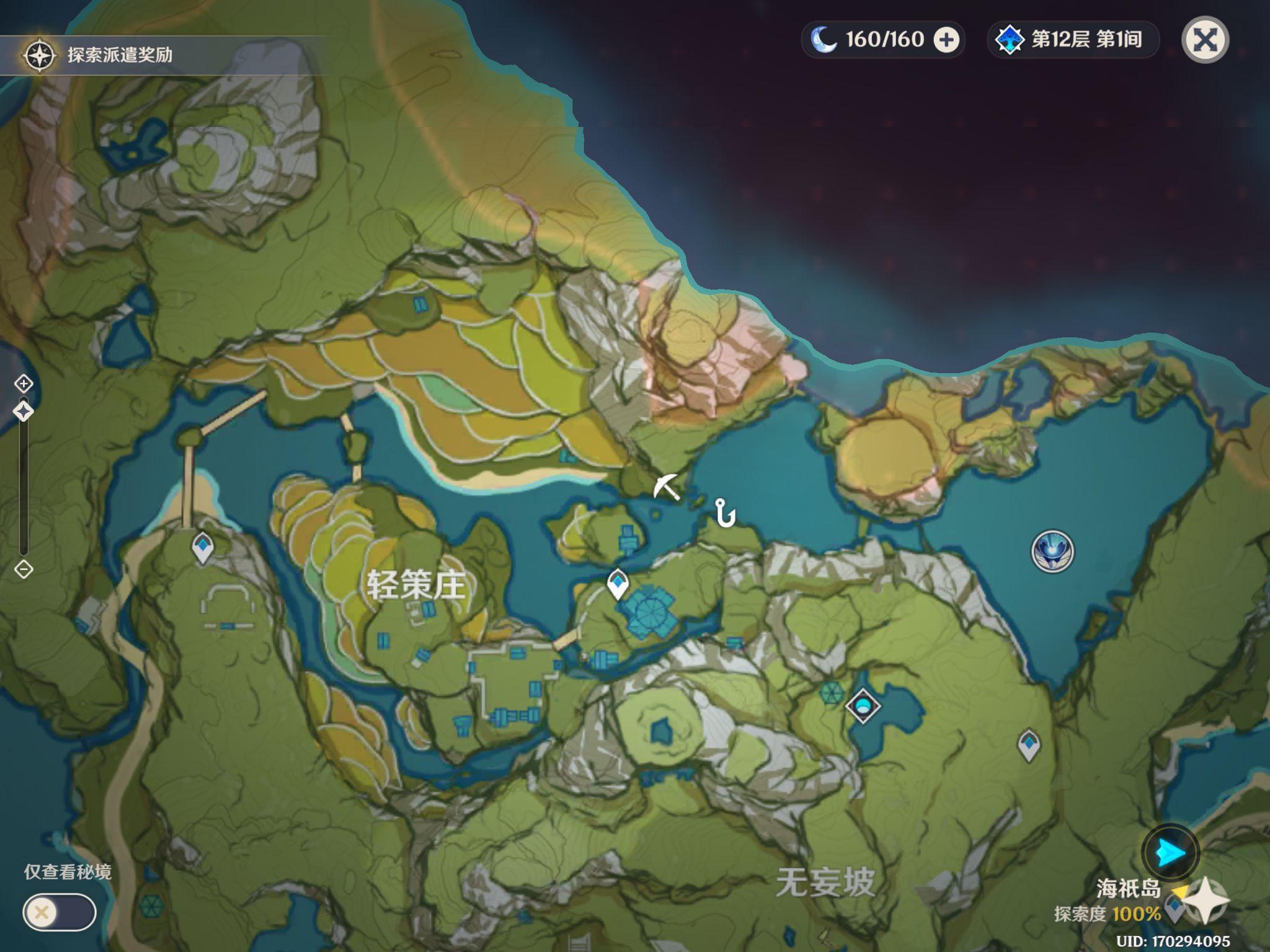Viewport: 1270px width, 952px height.
Task: Open the 第12层 第1间 Spiral Abyss indicator
Action: 1072,40
